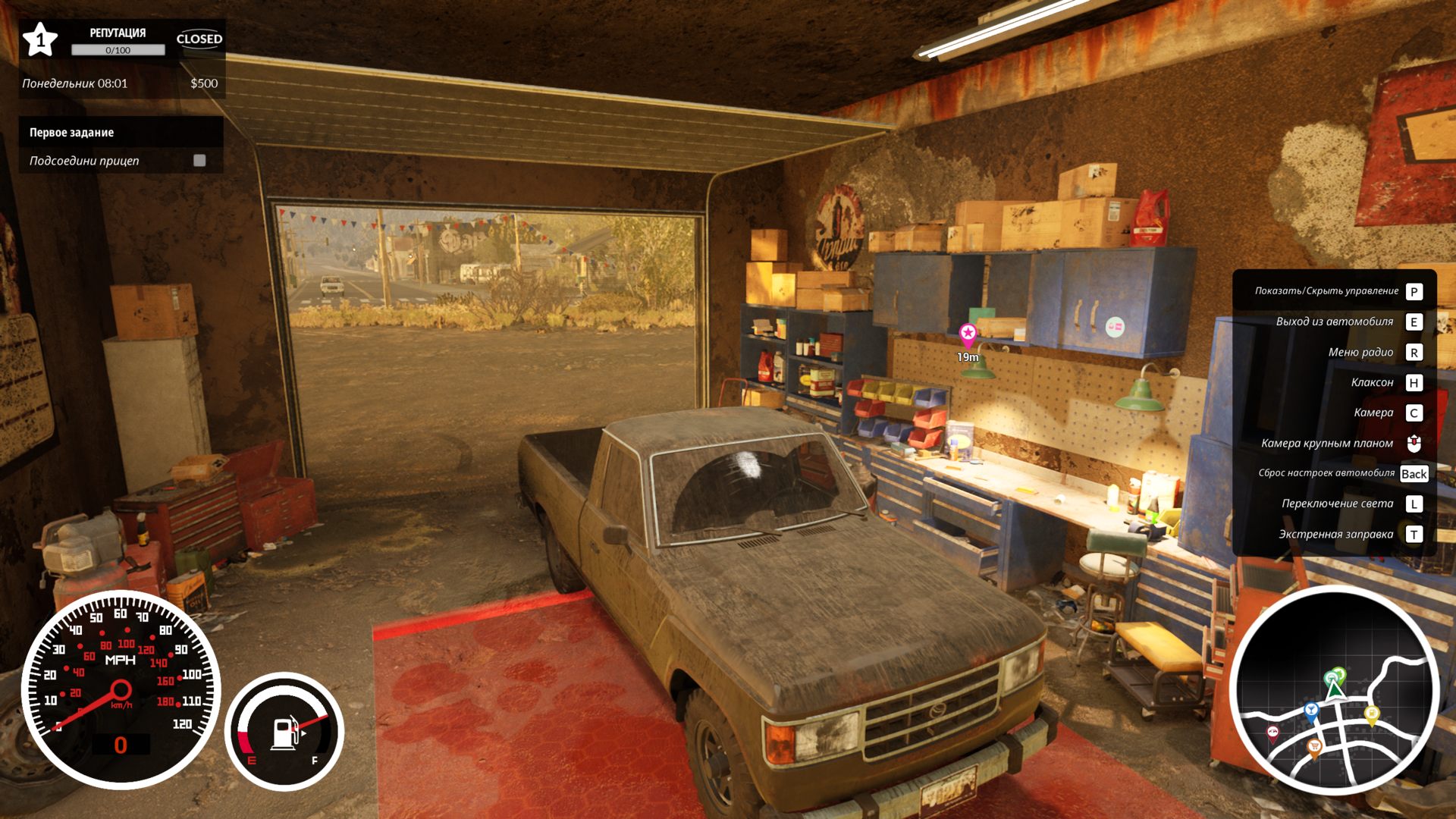Click the pink star waypoint marker
1456x819 pixels.
point(968,333)
